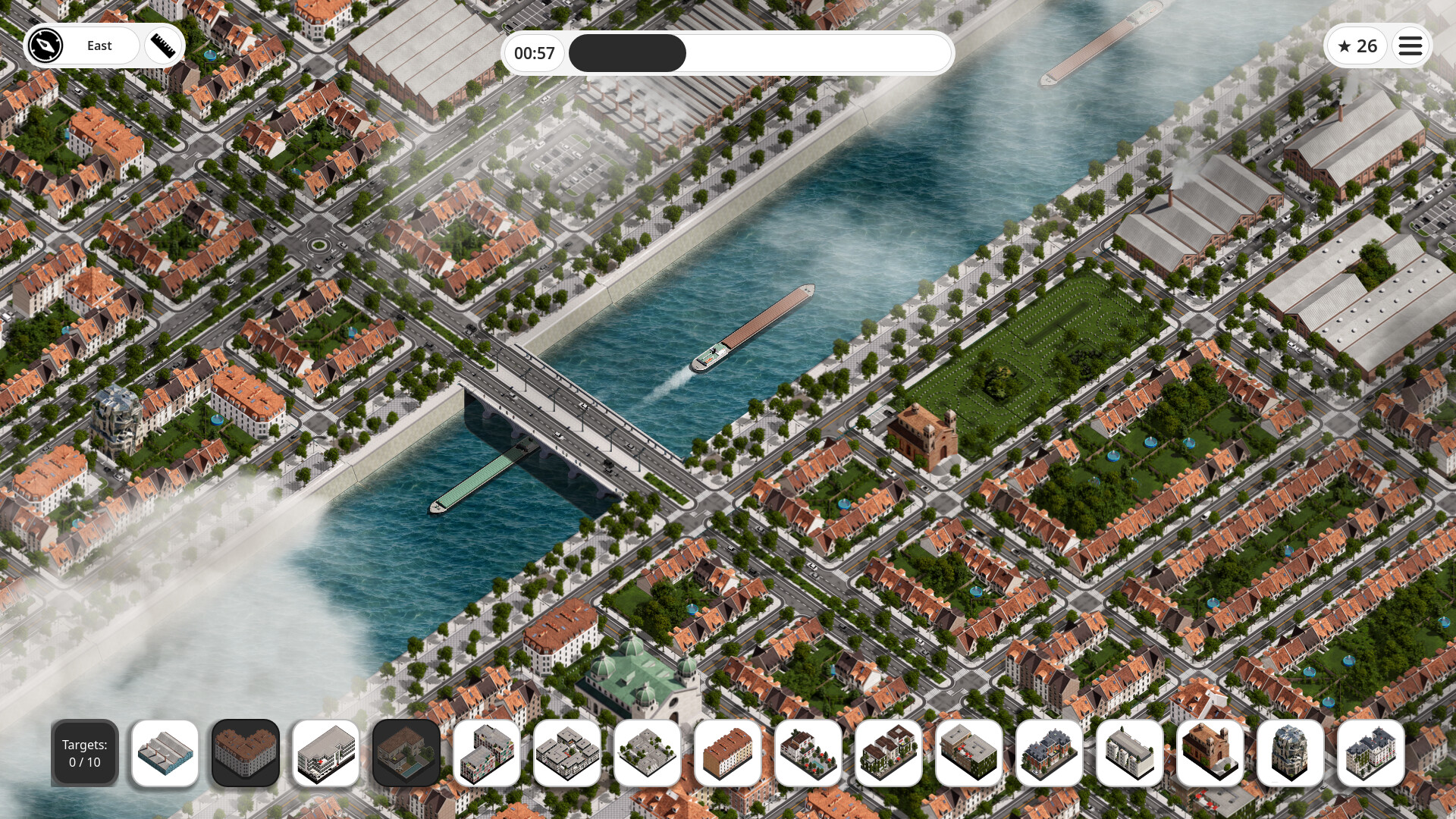Choose the ivy-covered townhouses target
The image size is (1456, 819).
tap(889, 753)
